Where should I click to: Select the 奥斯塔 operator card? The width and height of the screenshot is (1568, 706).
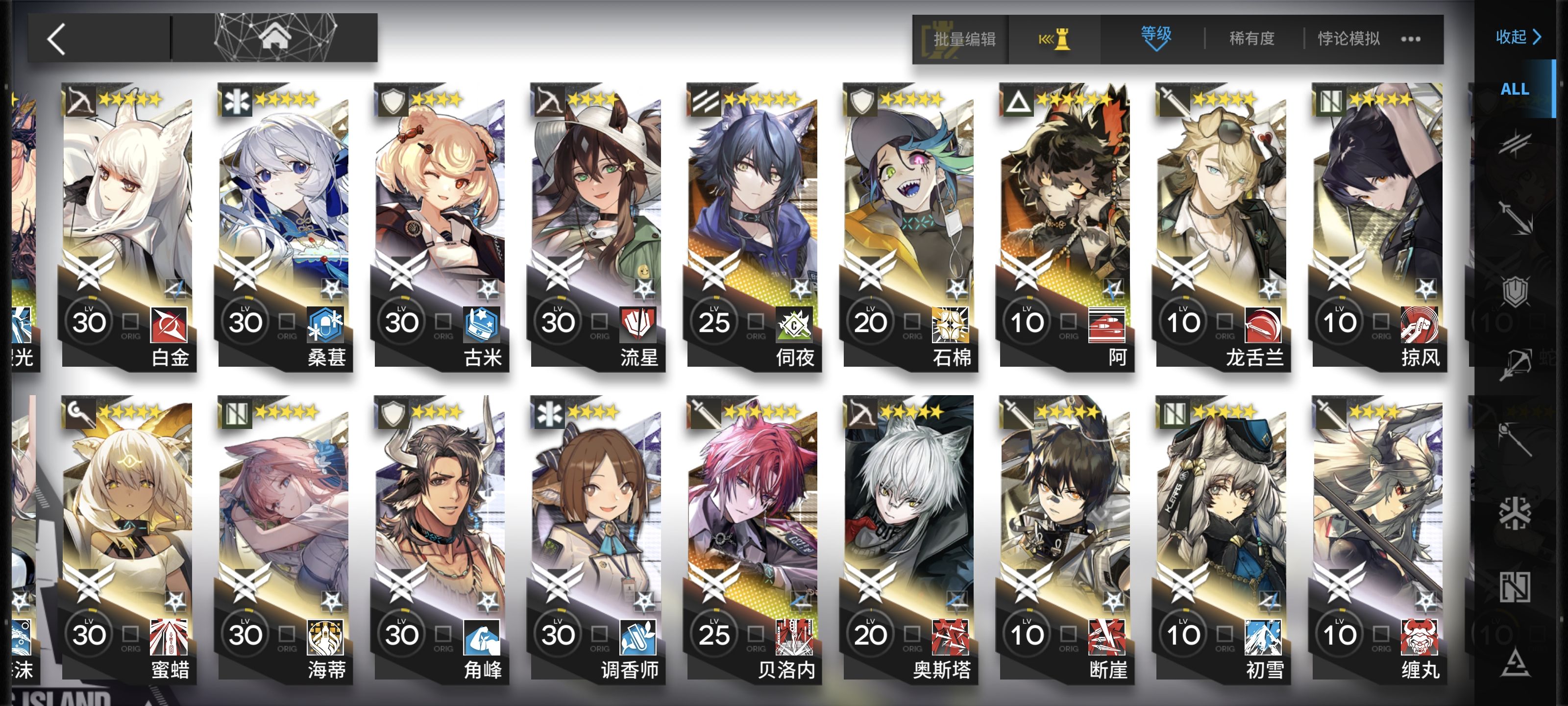point(909,539)
